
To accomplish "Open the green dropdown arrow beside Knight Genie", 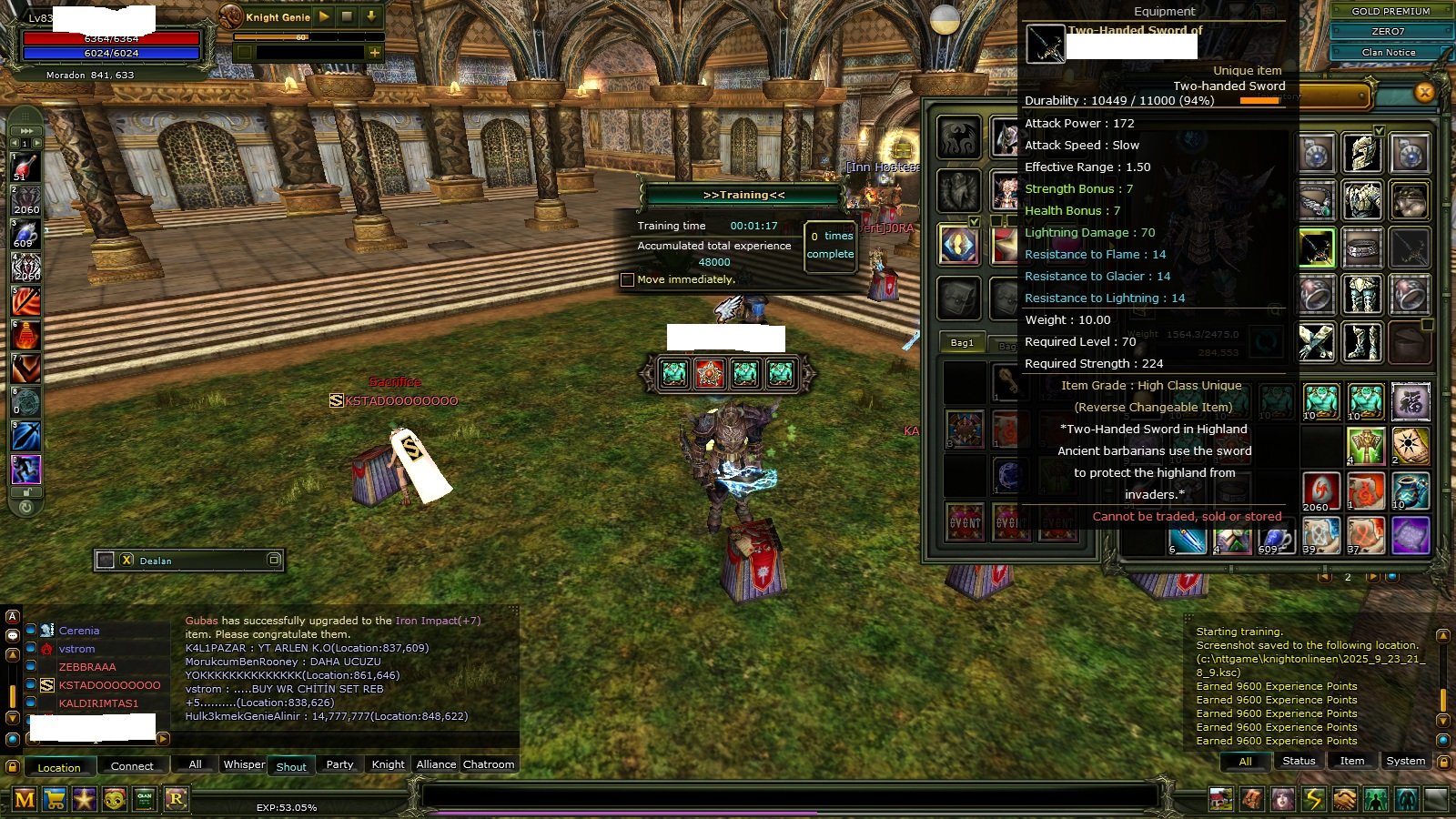I will 373,16.
